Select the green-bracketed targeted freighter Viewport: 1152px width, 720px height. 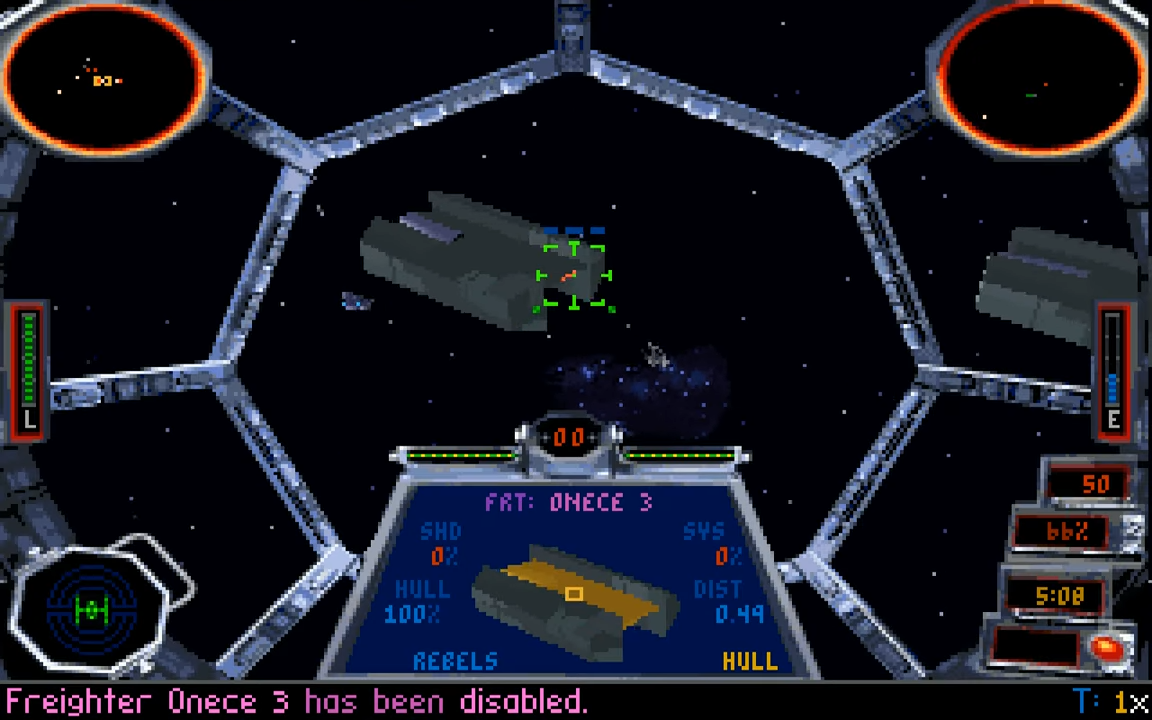point(573,276)
